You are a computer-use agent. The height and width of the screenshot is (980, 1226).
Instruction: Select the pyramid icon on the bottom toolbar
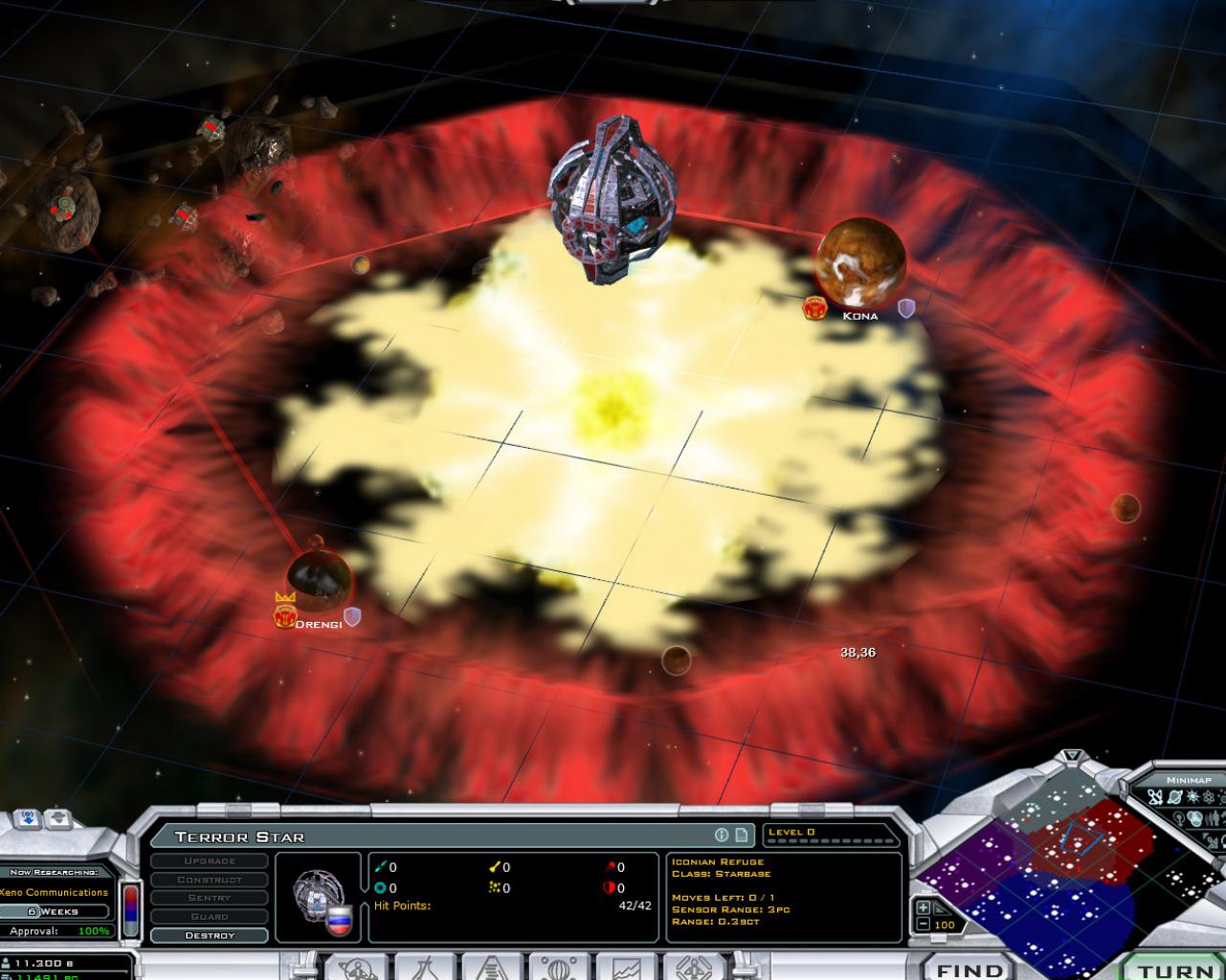coord(493,969)
